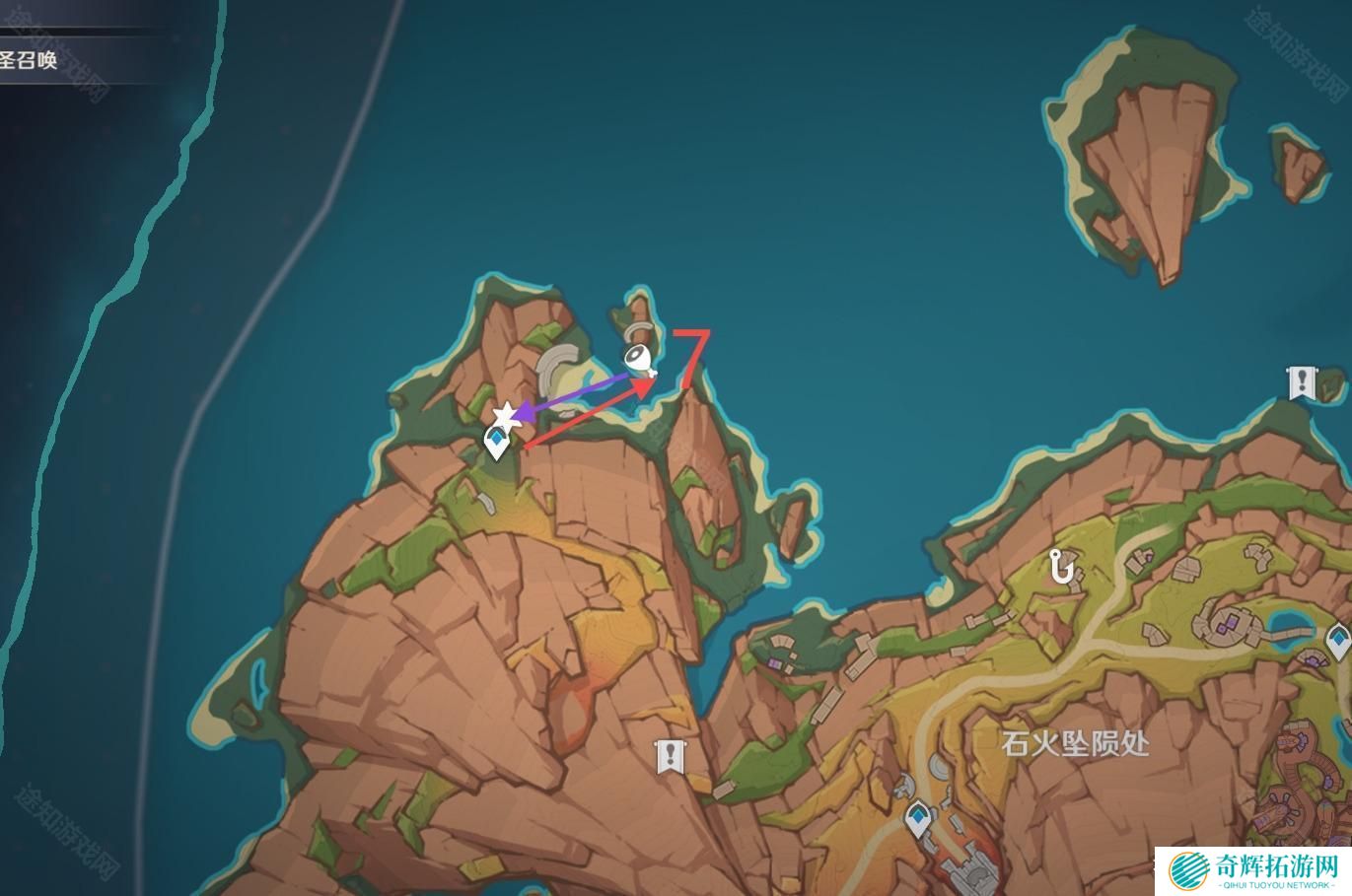This screenshot has height=896, width=1352.
Task: Select the teleport waypoint beside the white star
Action: [x=496, y=444]
